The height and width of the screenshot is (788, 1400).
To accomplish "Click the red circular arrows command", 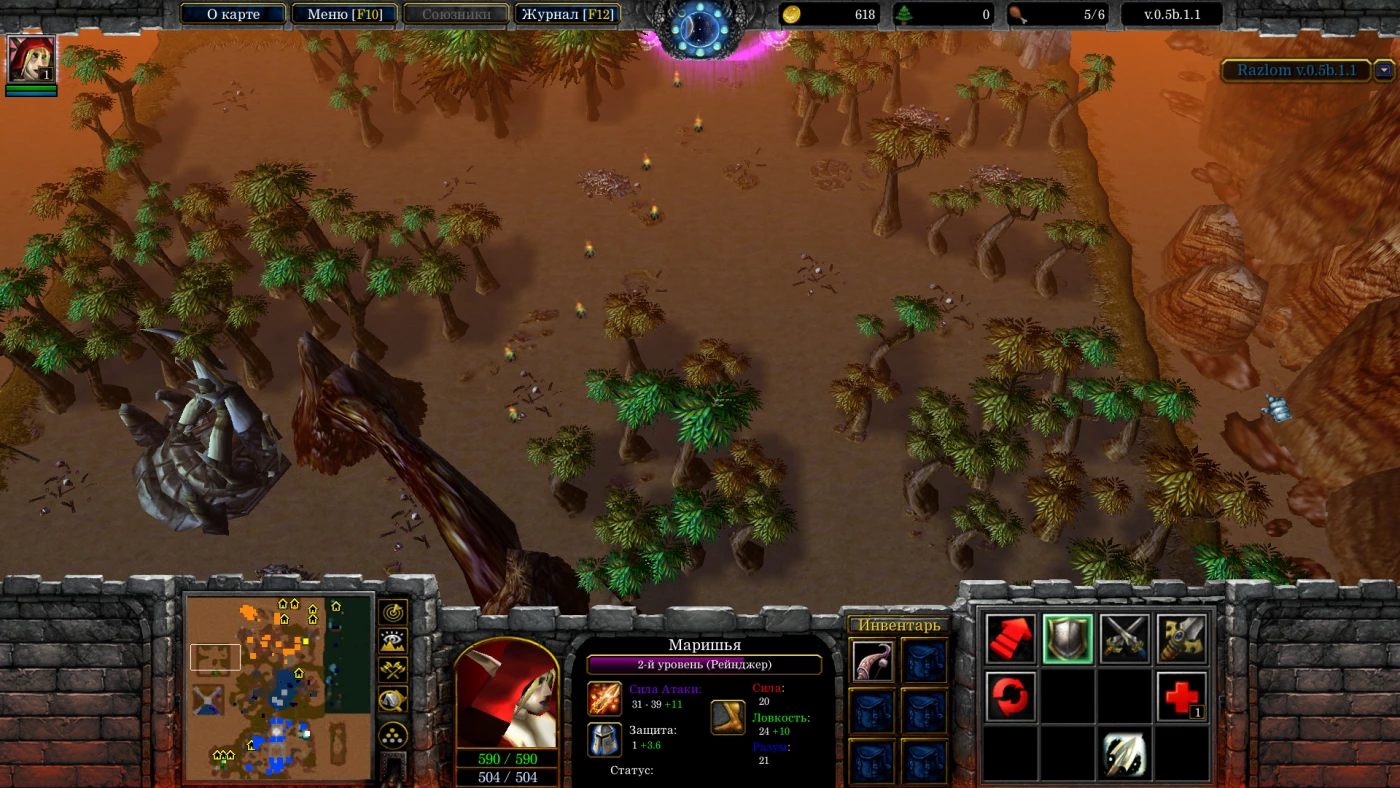I will click(x=1010, y=696).
